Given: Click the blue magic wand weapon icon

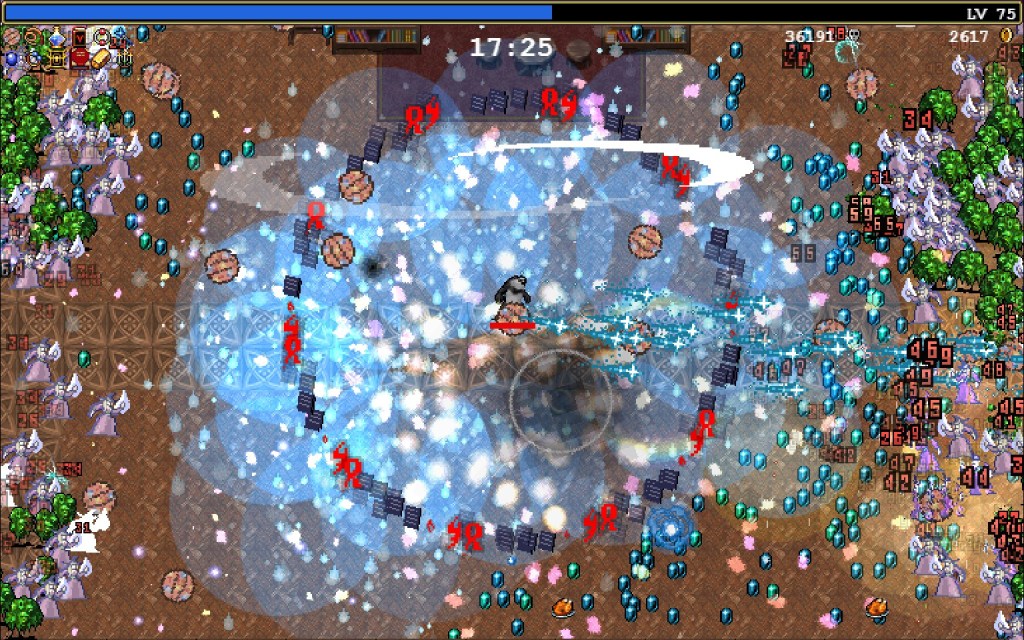Looking at the screenshot, I should [x=122, y=36].
